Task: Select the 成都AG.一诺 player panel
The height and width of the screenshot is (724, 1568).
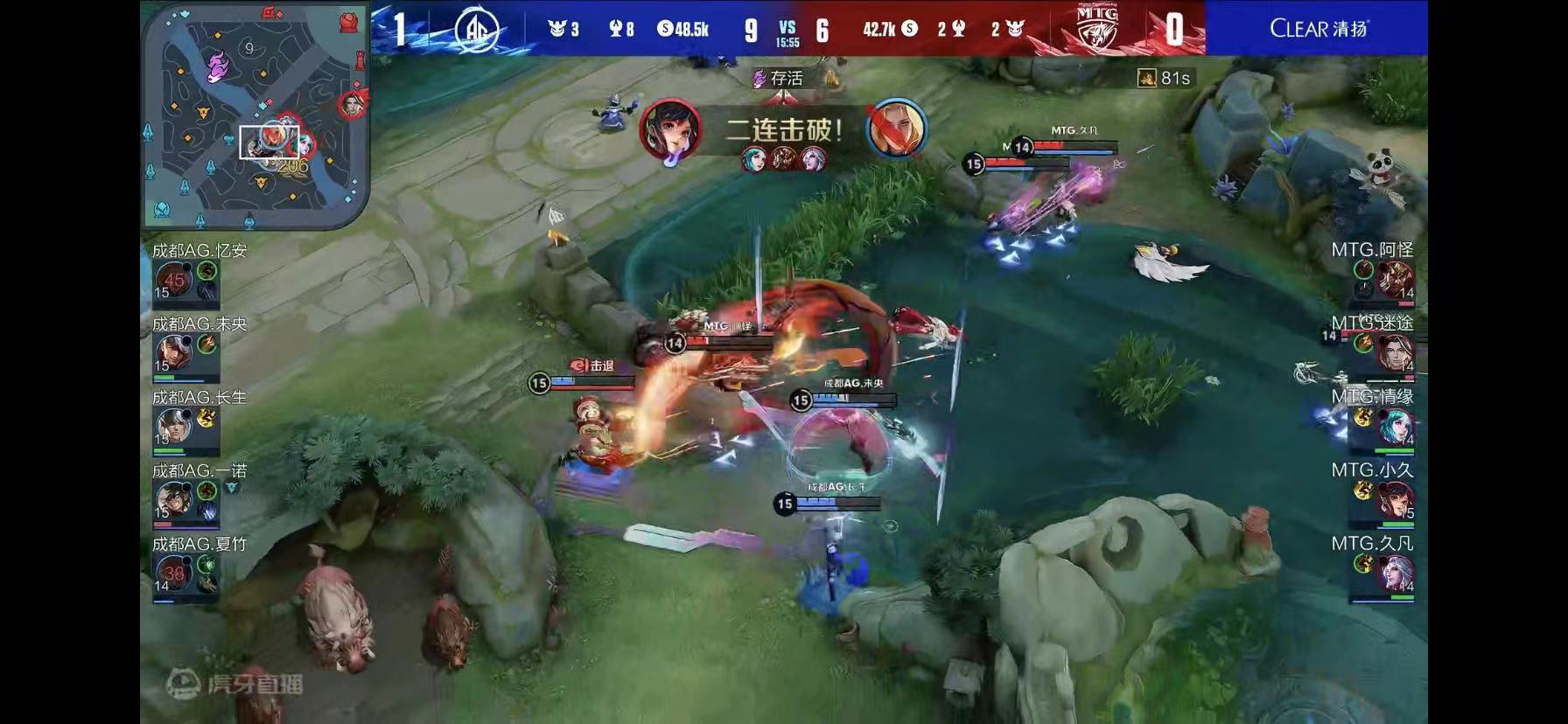Action: coord(174,500)
